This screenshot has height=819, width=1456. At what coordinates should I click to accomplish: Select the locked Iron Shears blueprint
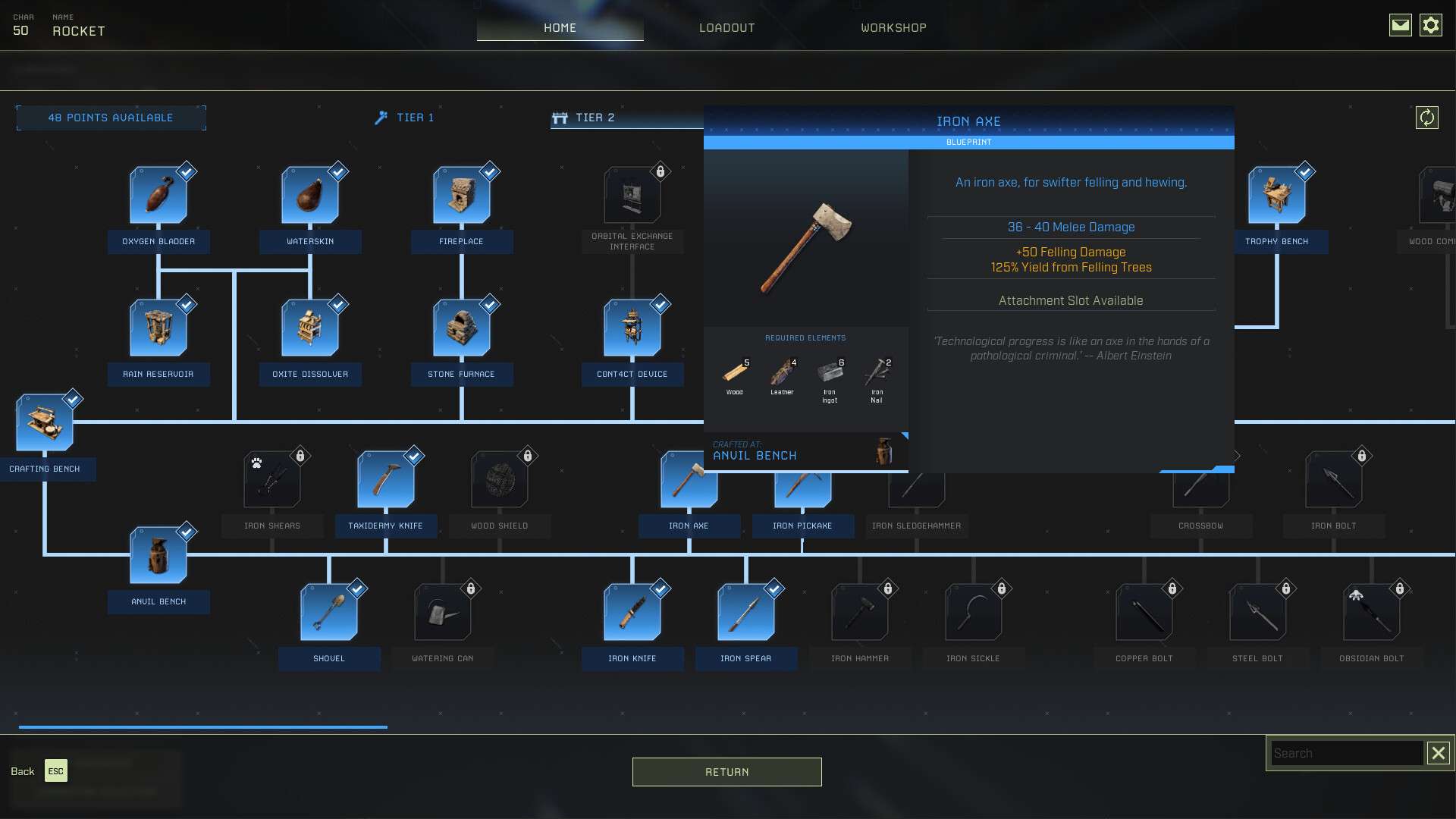point(272,480)
